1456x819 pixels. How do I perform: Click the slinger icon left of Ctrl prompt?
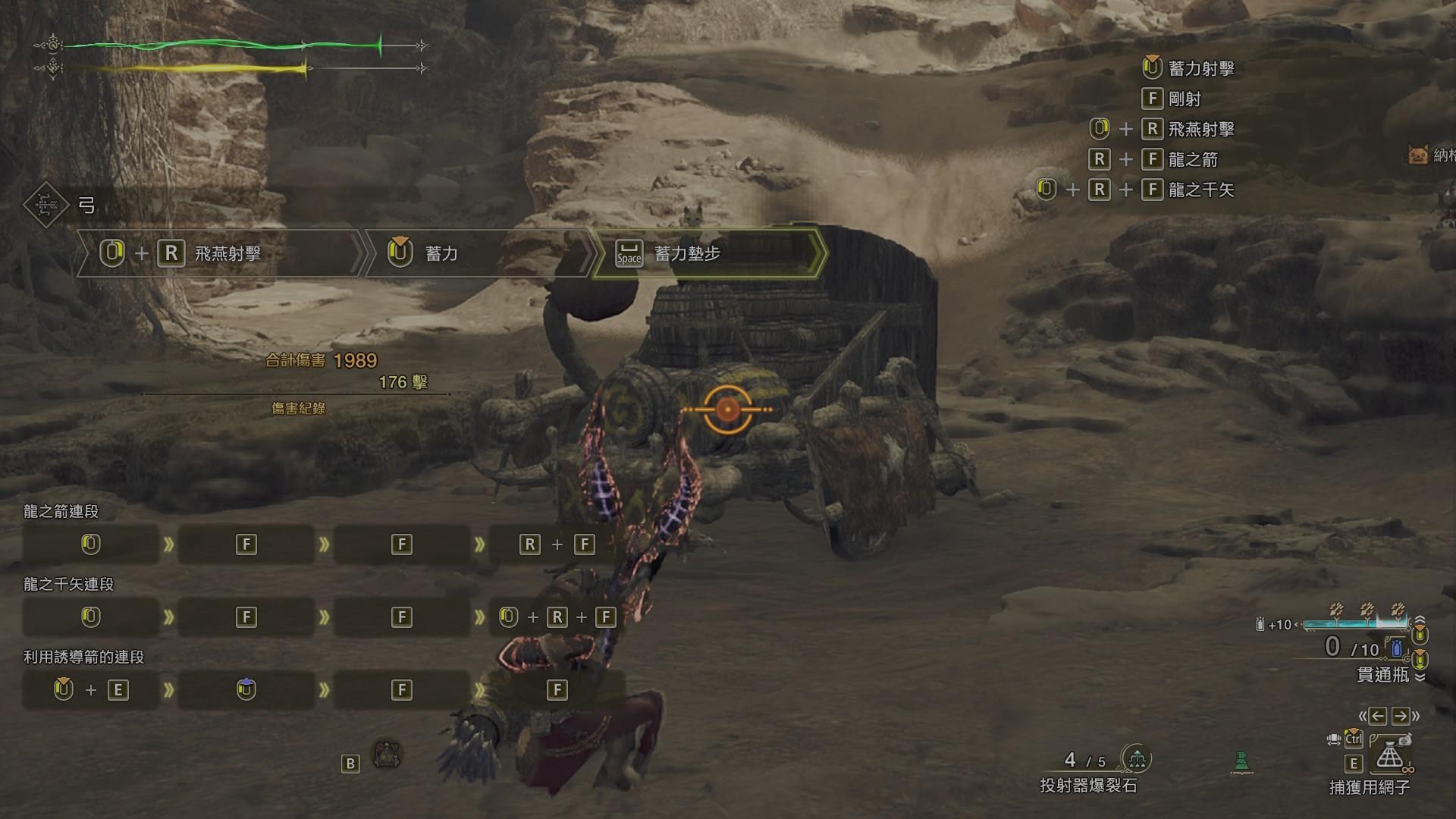point(1334,739)
